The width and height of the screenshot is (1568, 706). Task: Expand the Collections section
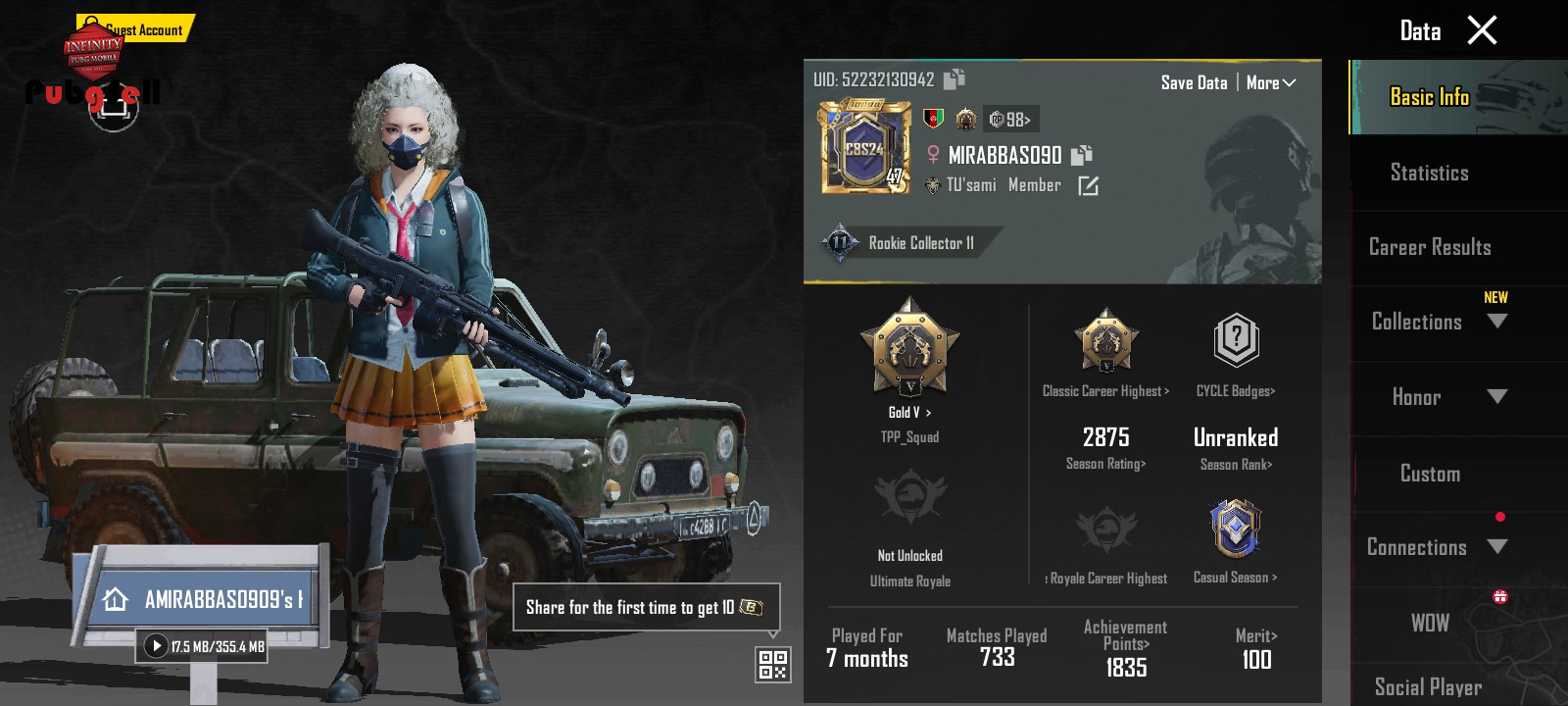[1496, 322]
